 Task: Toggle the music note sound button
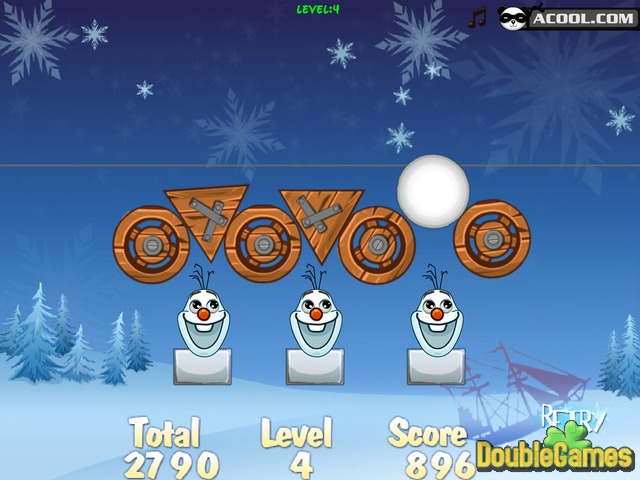point(478,17)
